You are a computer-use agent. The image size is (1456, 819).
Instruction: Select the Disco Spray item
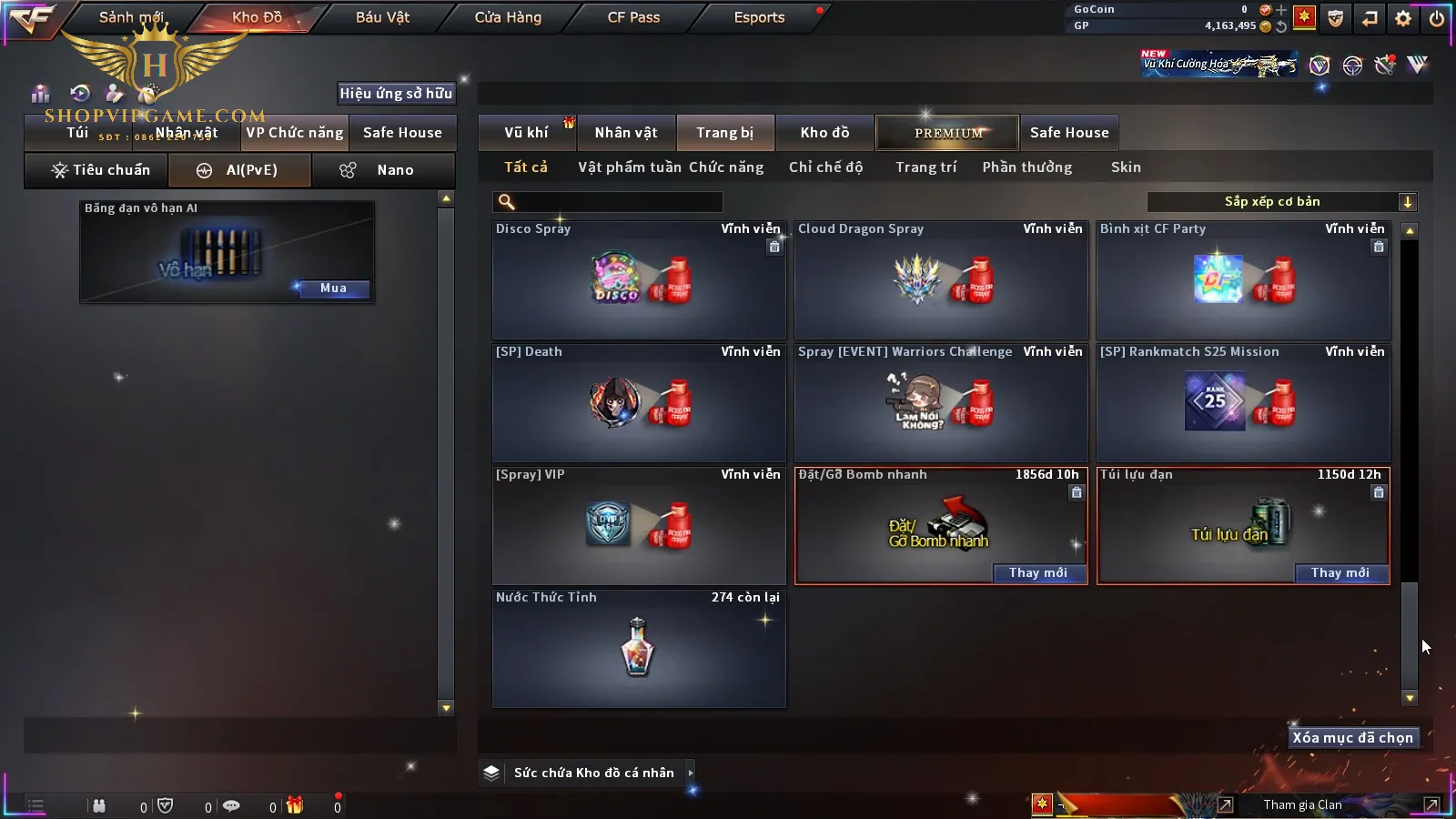tap(639, 280)
